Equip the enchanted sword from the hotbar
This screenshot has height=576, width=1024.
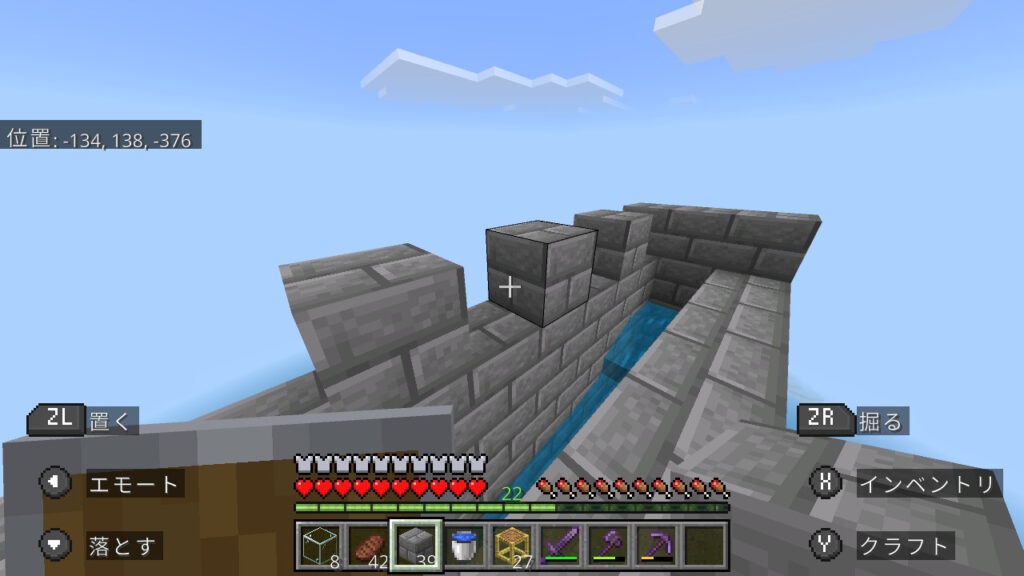[x=558, y=545]
